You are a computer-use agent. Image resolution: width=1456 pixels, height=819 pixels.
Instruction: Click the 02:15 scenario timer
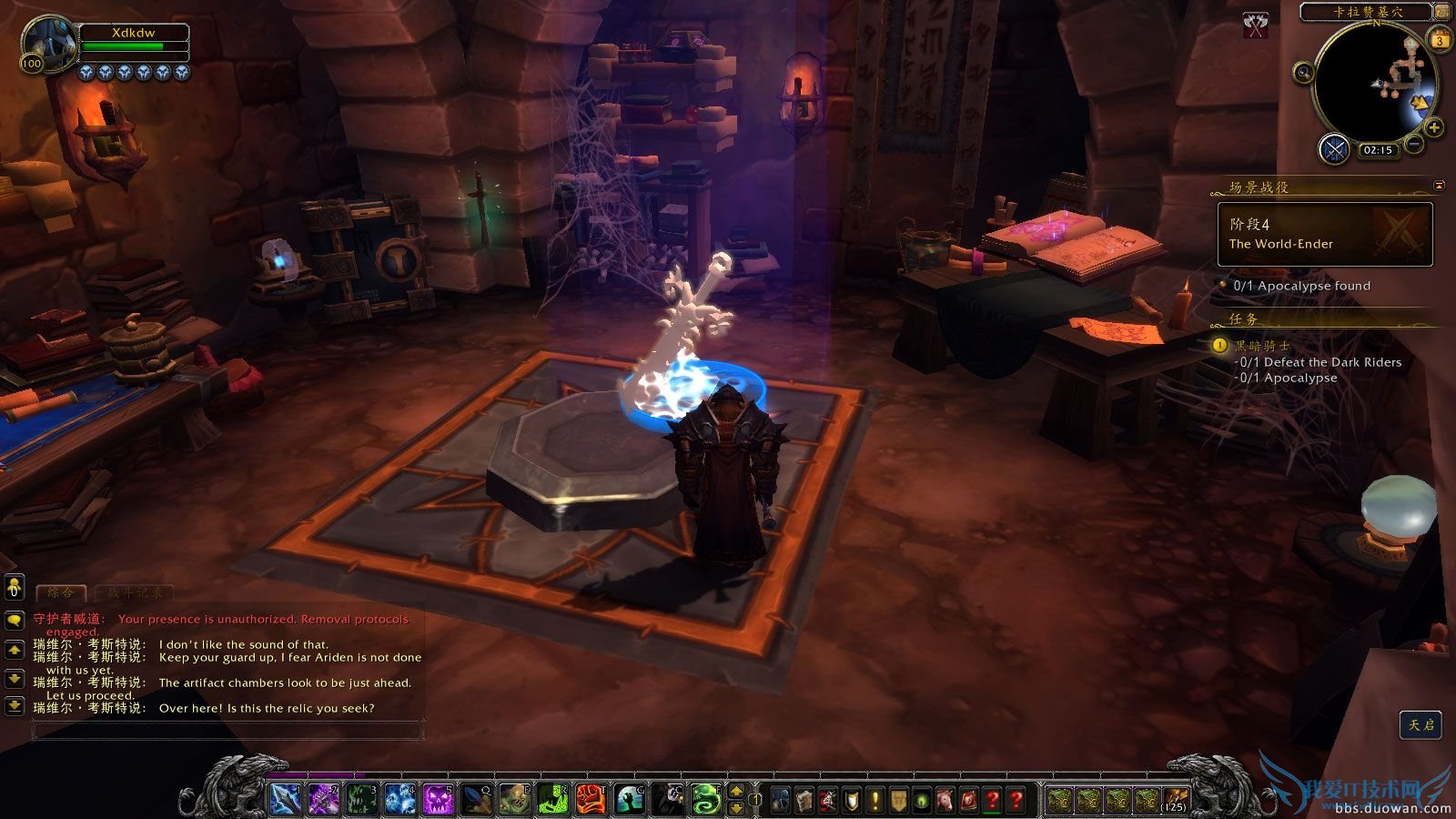[x=1378, y=149]
